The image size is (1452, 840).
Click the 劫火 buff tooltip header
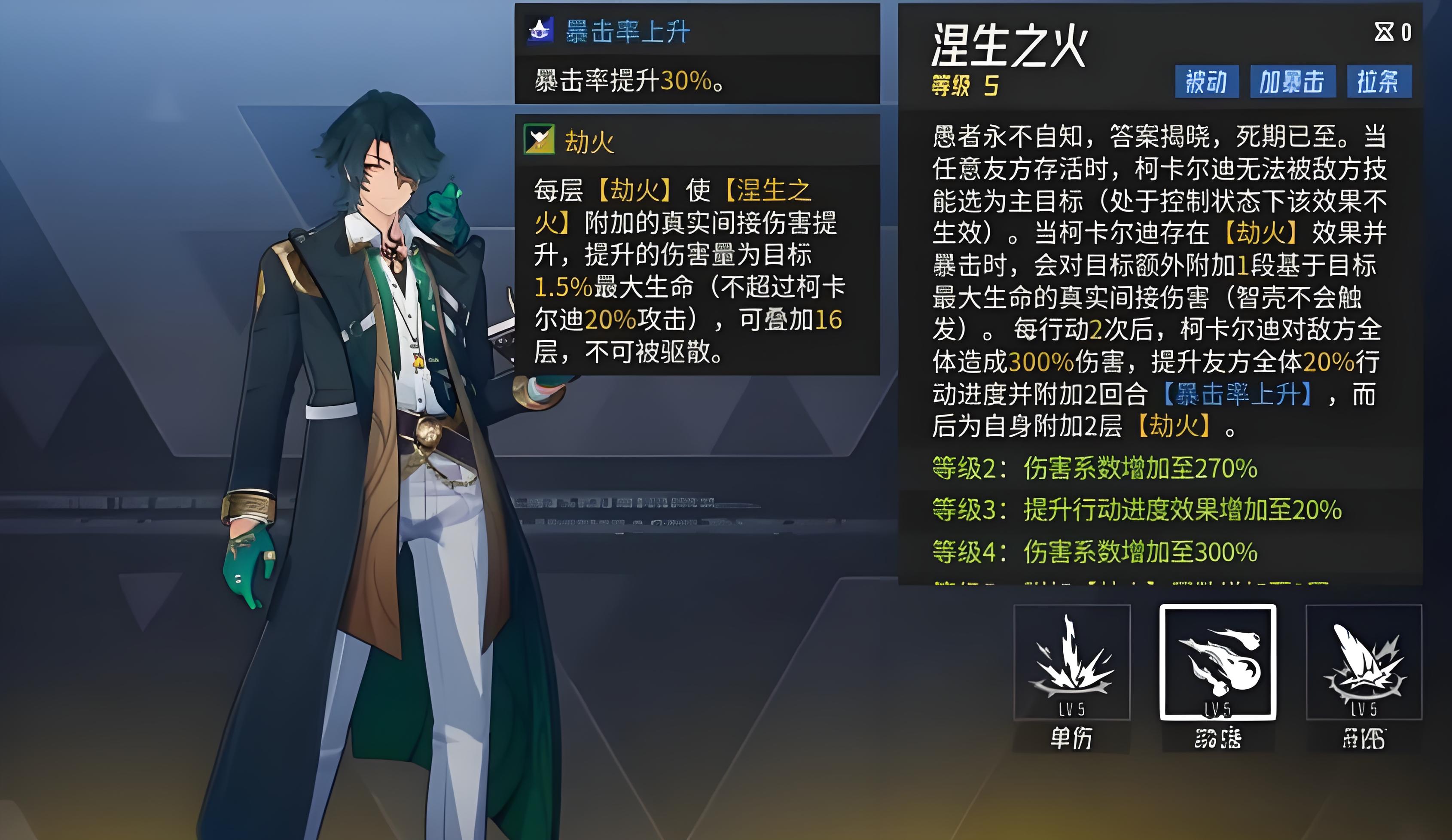[589, 141]
